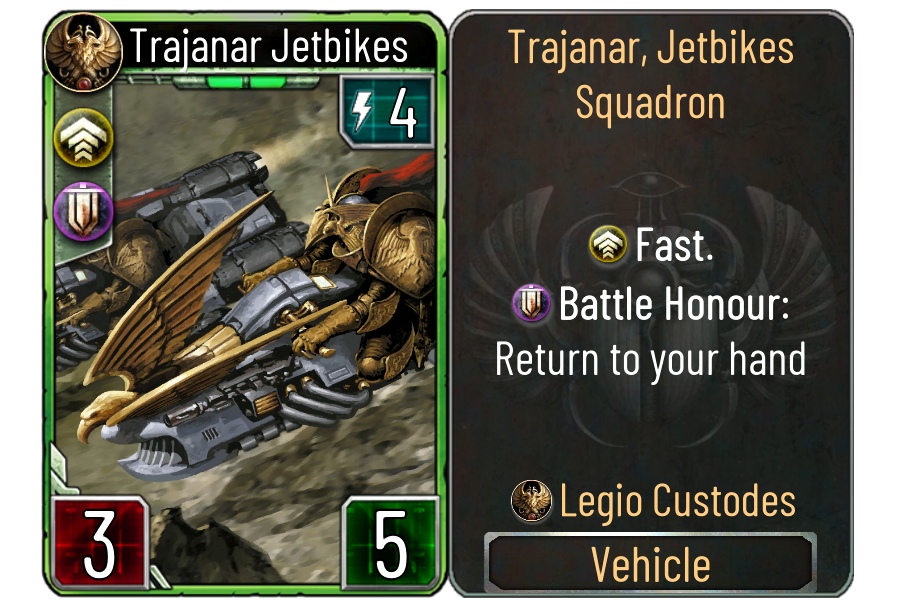Click the Vehicle card type box
This screenshot has width=900, height=600.
[x=650, y=564]
